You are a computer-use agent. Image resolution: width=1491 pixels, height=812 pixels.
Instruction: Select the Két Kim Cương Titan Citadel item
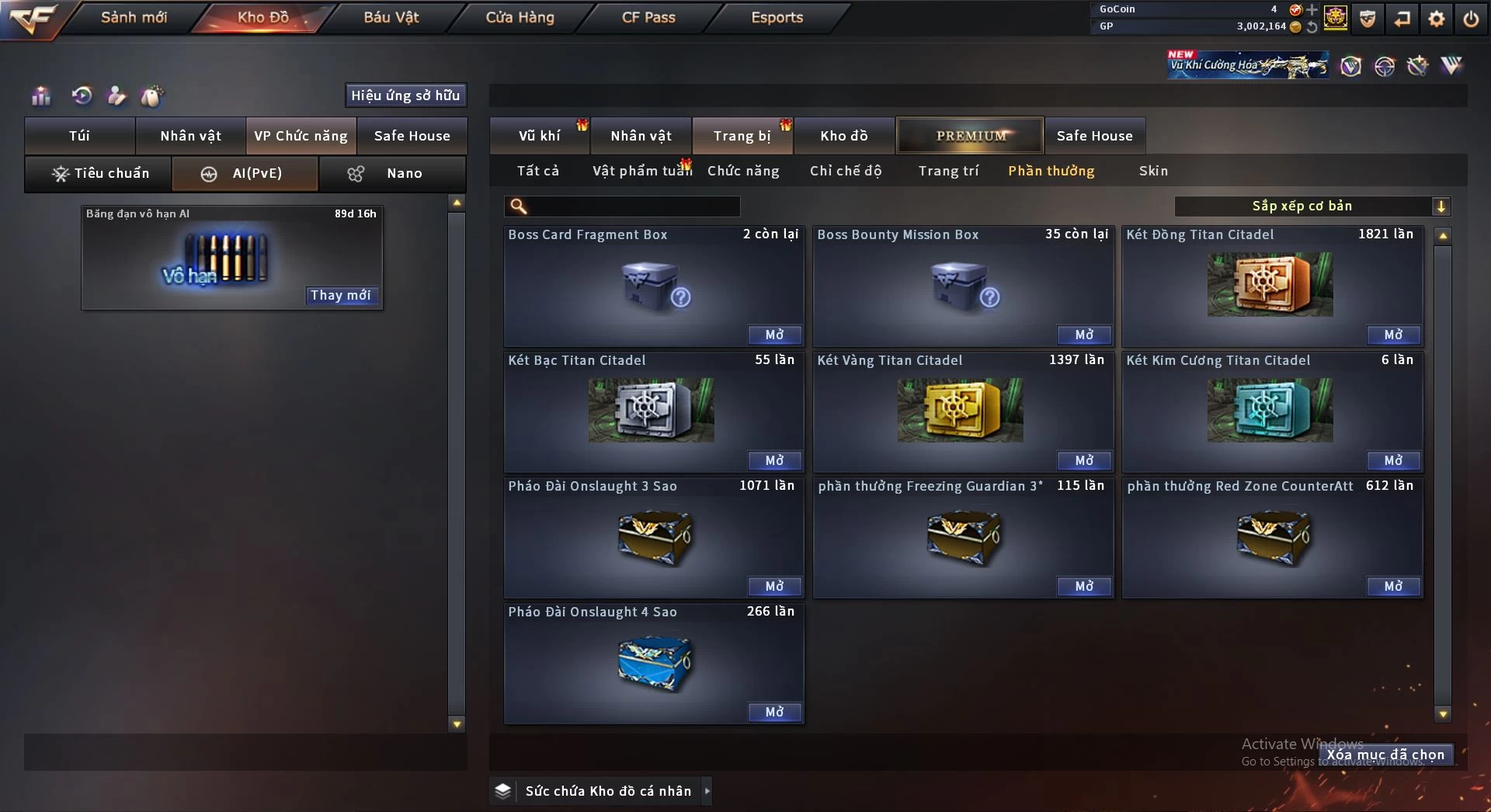click(1270, 410)
